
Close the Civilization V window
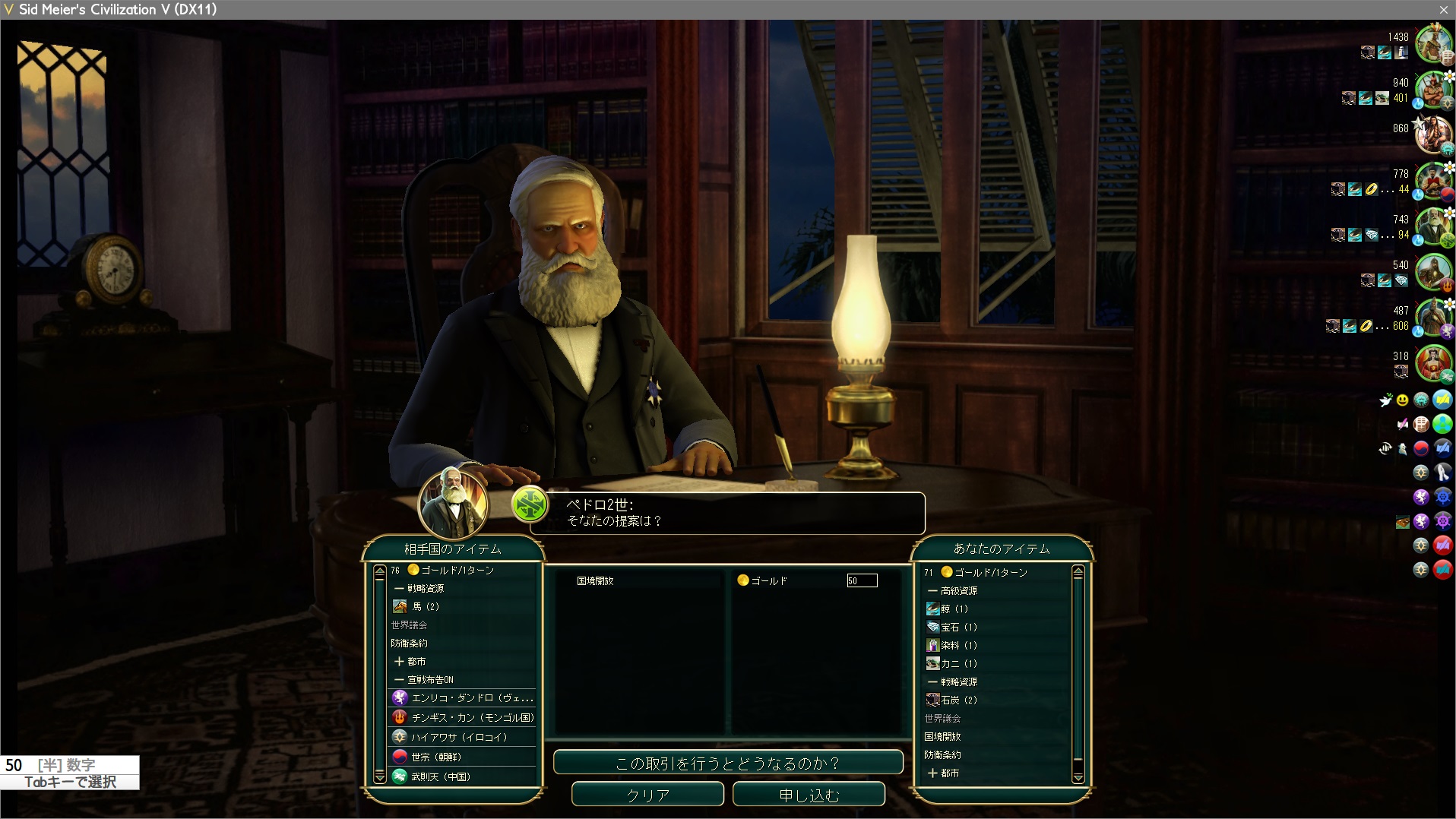1443,9
